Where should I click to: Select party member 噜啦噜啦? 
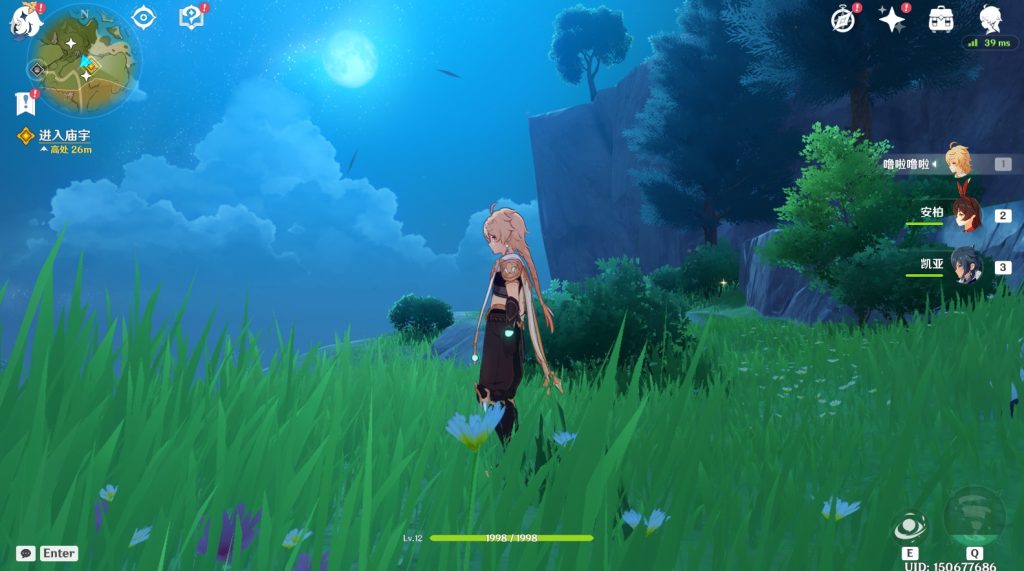click(x=957, y=163)
